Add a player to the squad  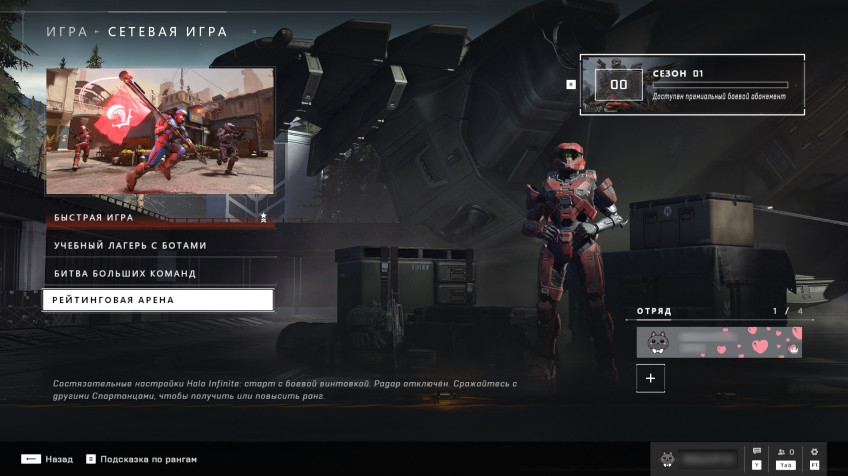[650, 378]
